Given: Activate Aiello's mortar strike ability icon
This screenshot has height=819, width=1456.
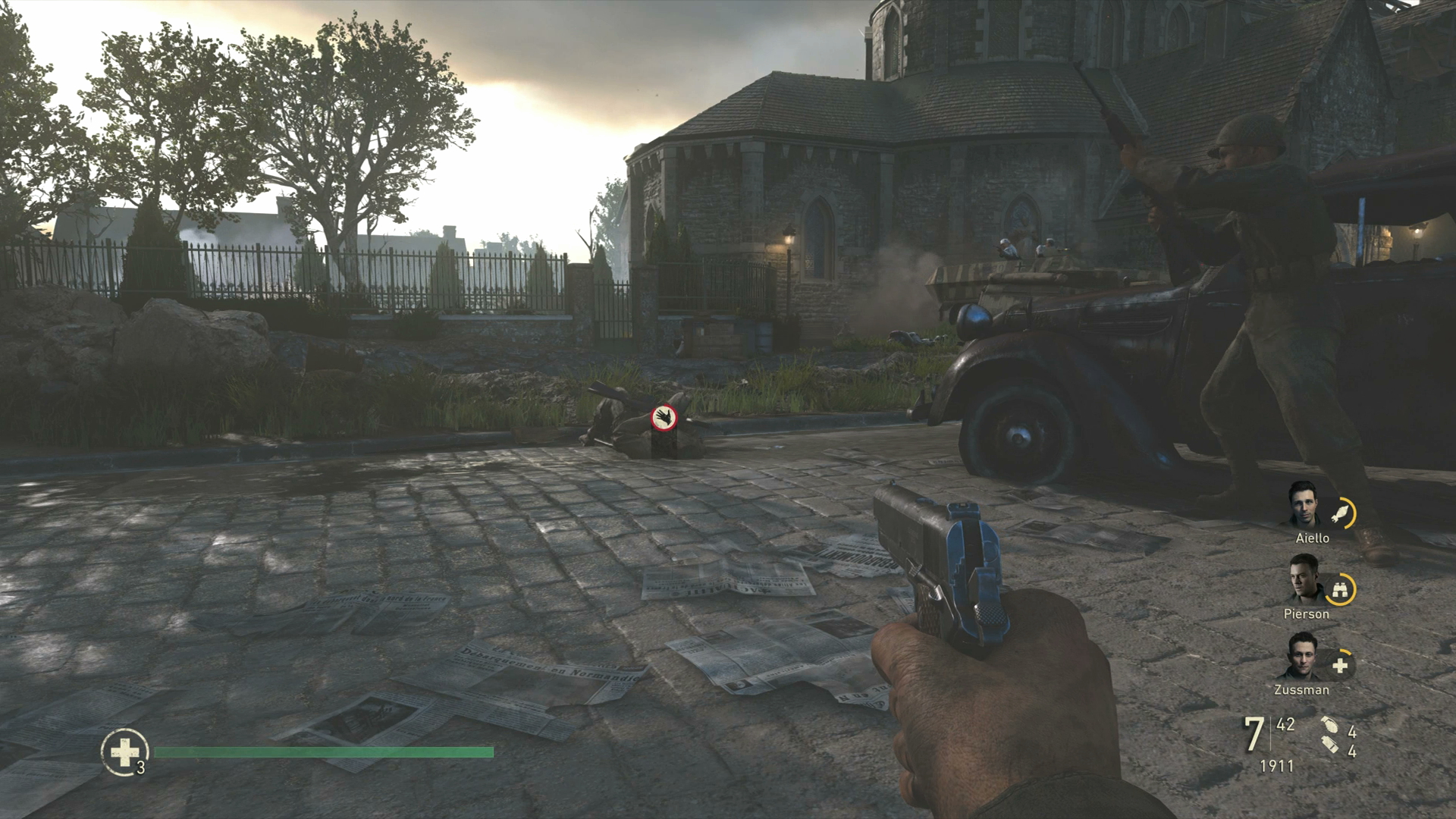Looking at the screenshot, I should point(1341,513).
